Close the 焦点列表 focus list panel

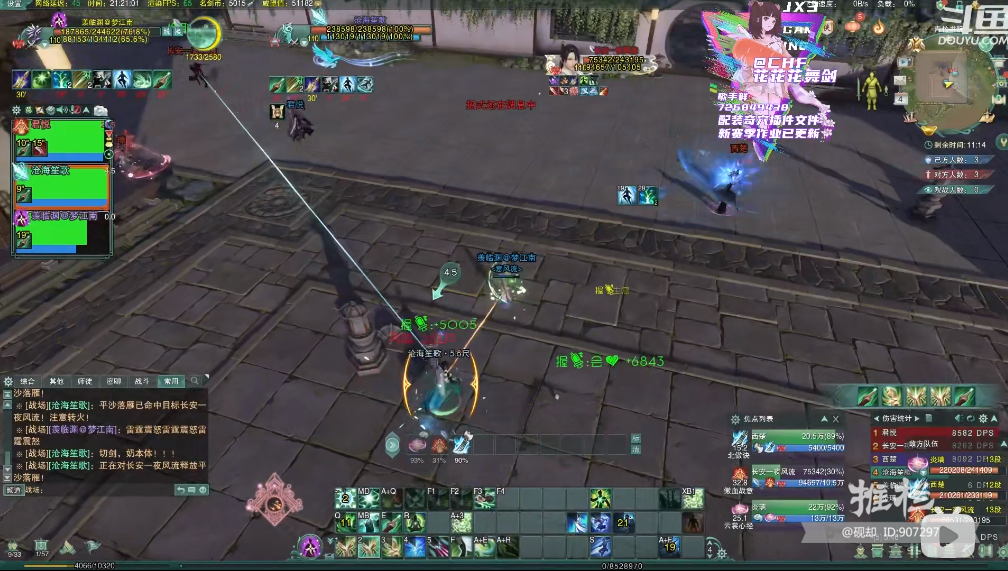(x=836, y=419)
